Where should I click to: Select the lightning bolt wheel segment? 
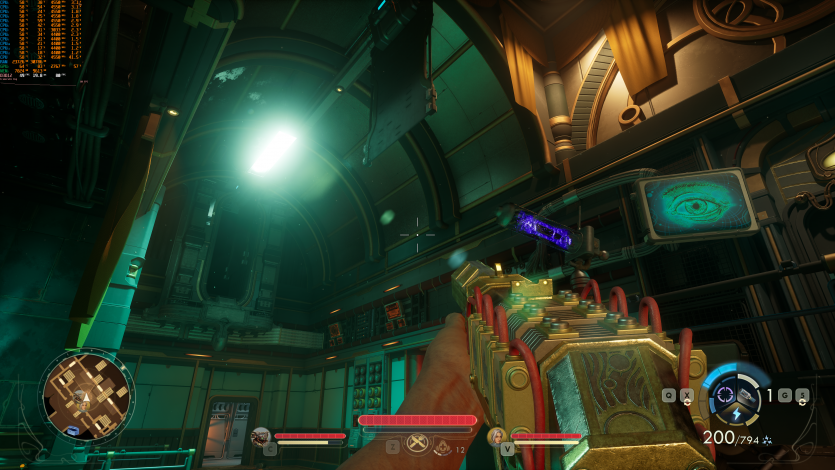point(738,414)
